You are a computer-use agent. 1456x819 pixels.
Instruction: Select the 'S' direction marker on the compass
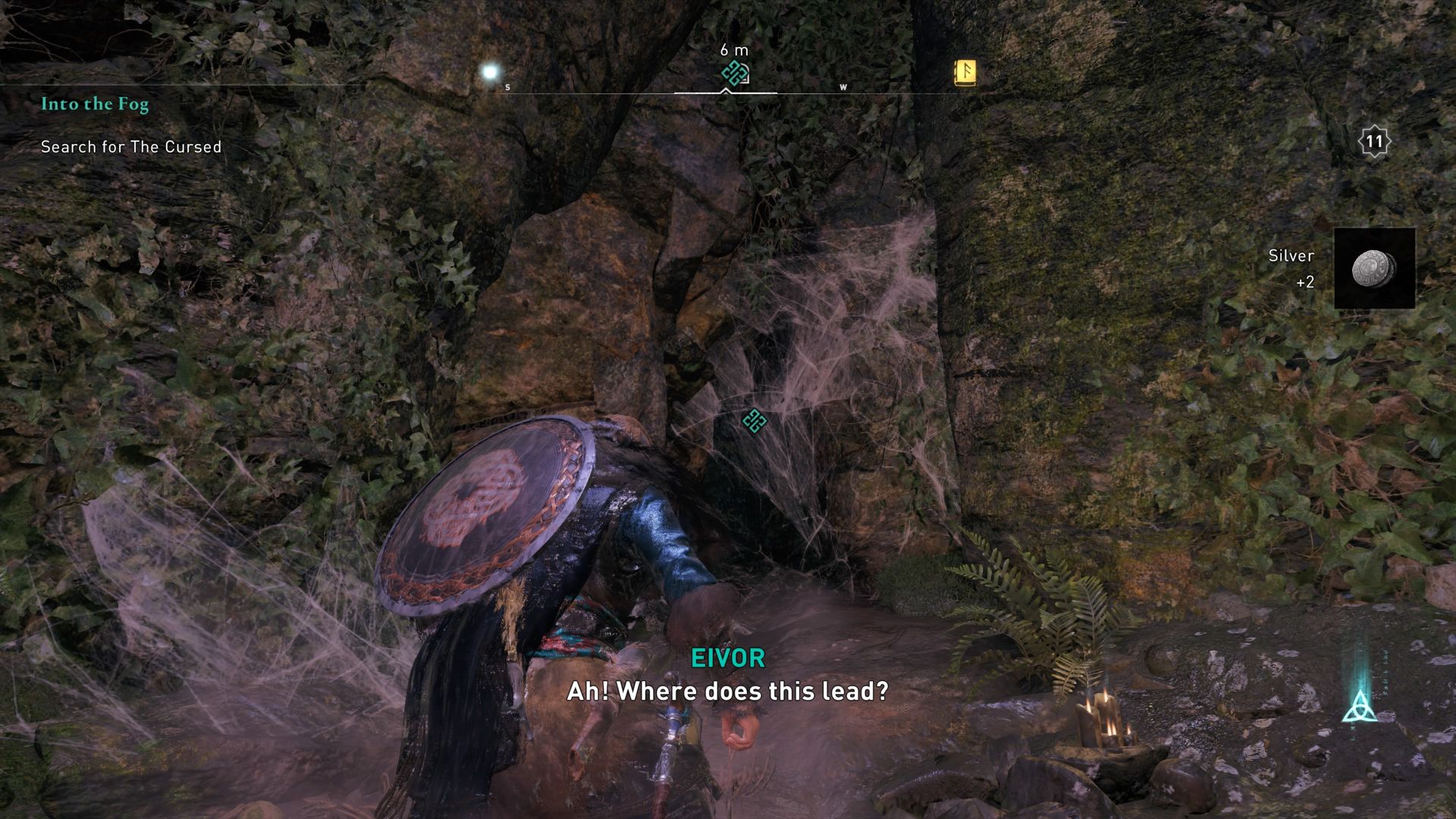pyautogui.click(x=506, y=88)
